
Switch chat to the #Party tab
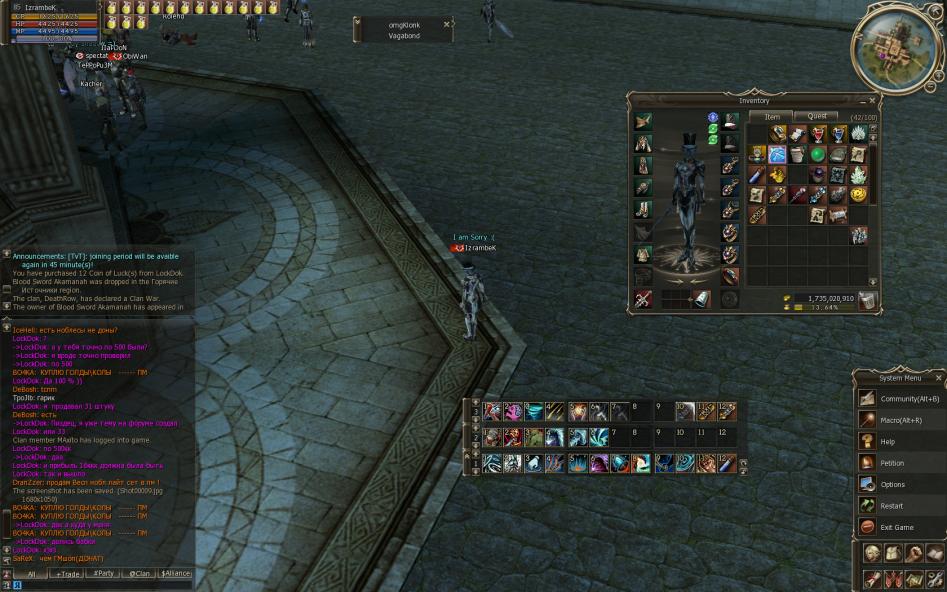pyautogui.click(x=103, y=574)
